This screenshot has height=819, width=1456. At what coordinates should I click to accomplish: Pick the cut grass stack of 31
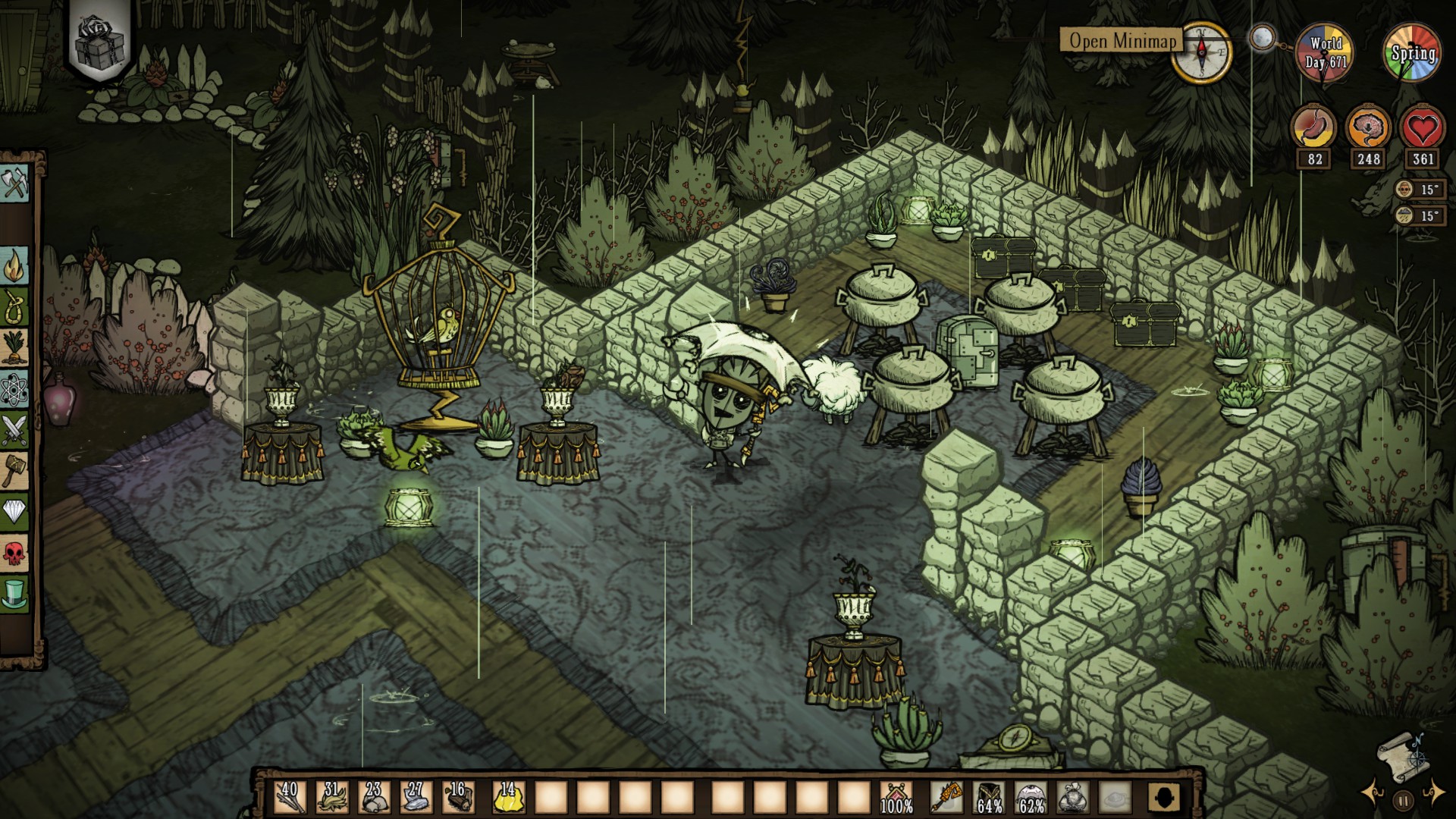pos(332,797)
